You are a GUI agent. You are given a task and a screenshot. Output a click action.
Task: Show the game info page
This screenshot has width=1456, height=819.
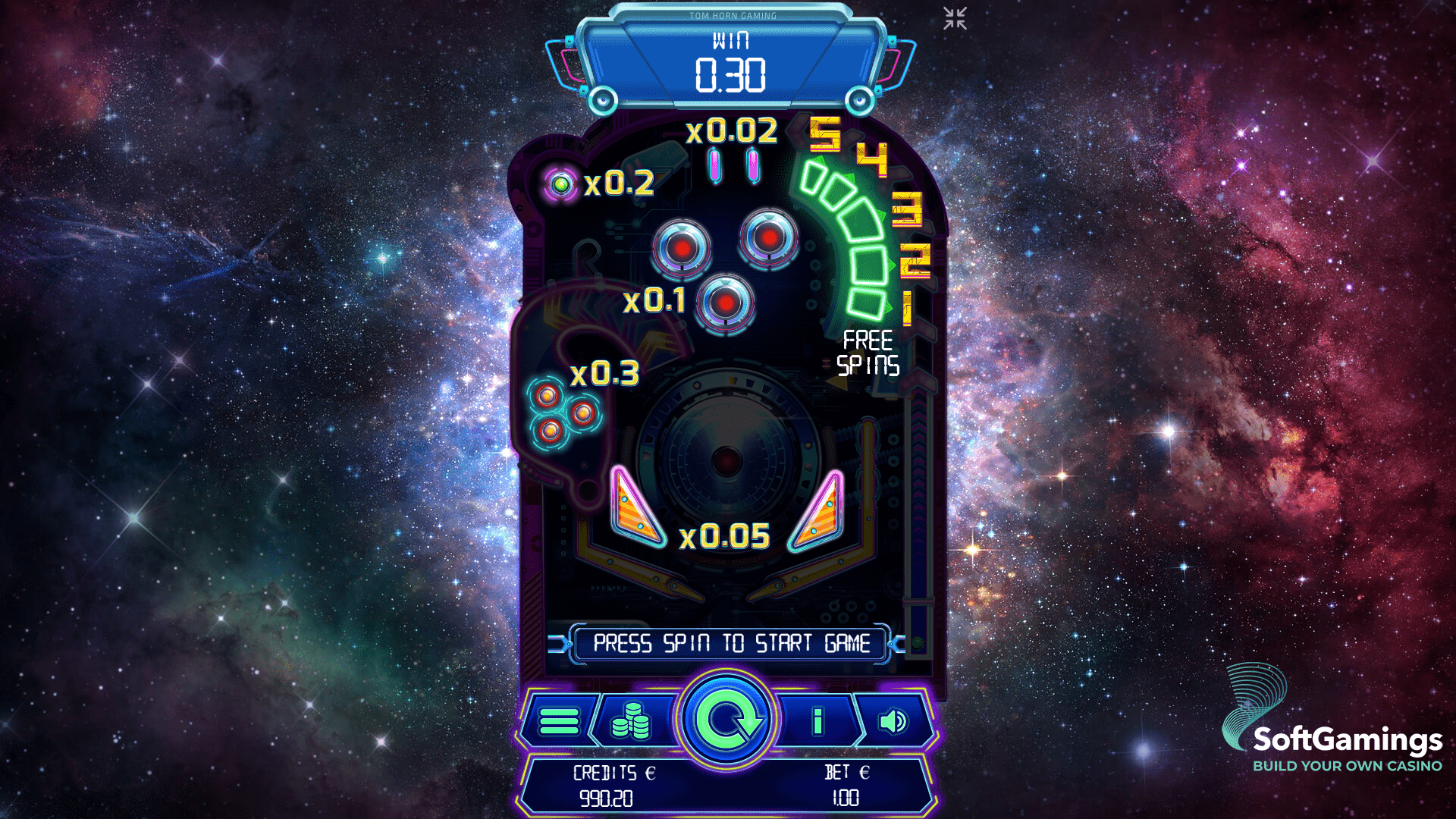[x=817, y=720]
